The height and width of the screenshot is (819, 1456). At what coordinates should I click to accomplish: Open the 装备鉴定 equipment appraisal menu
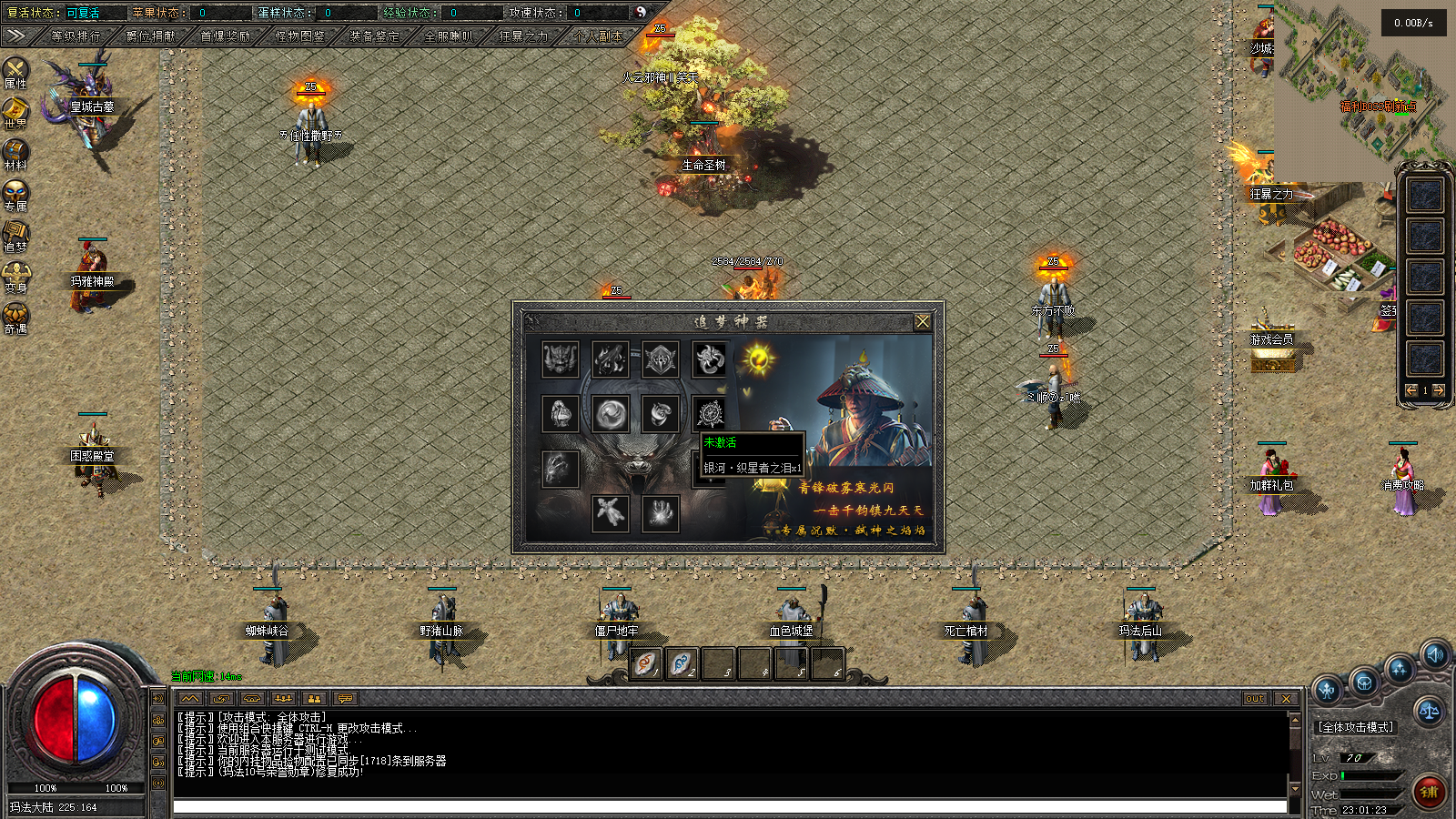[x=374, y=36]
